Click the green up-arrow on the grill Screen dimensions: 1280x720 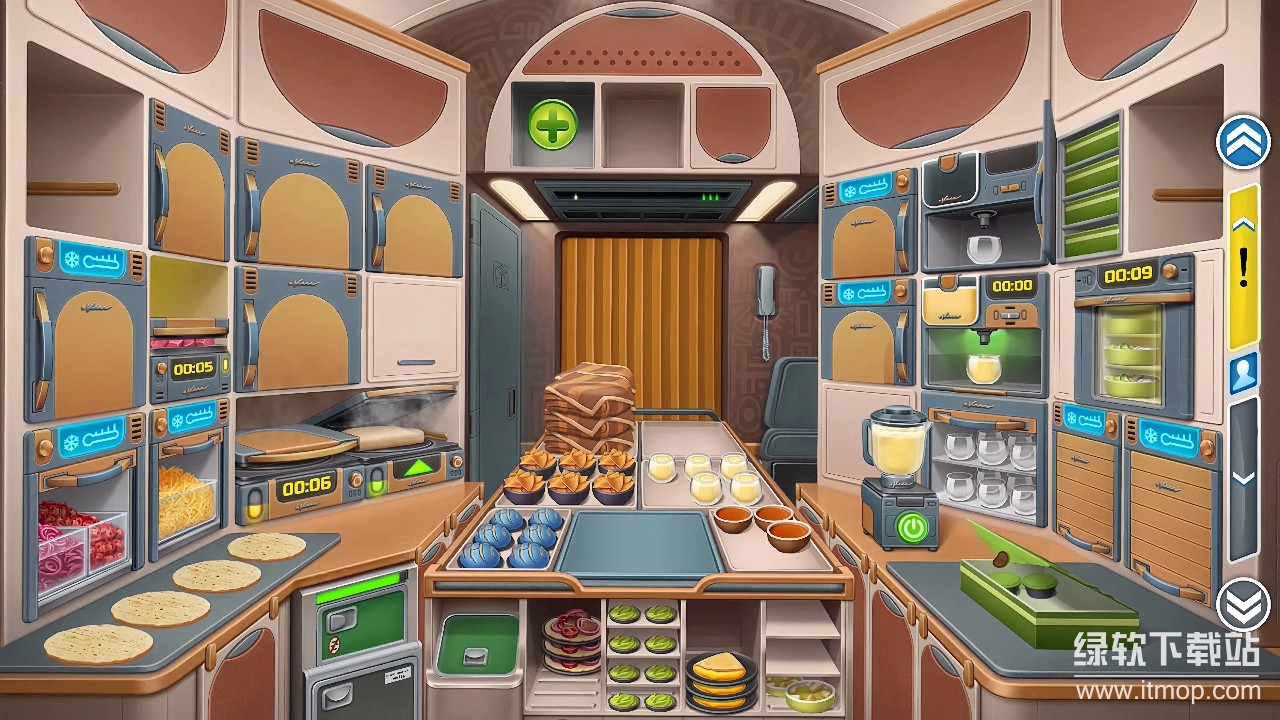[418, 468]
